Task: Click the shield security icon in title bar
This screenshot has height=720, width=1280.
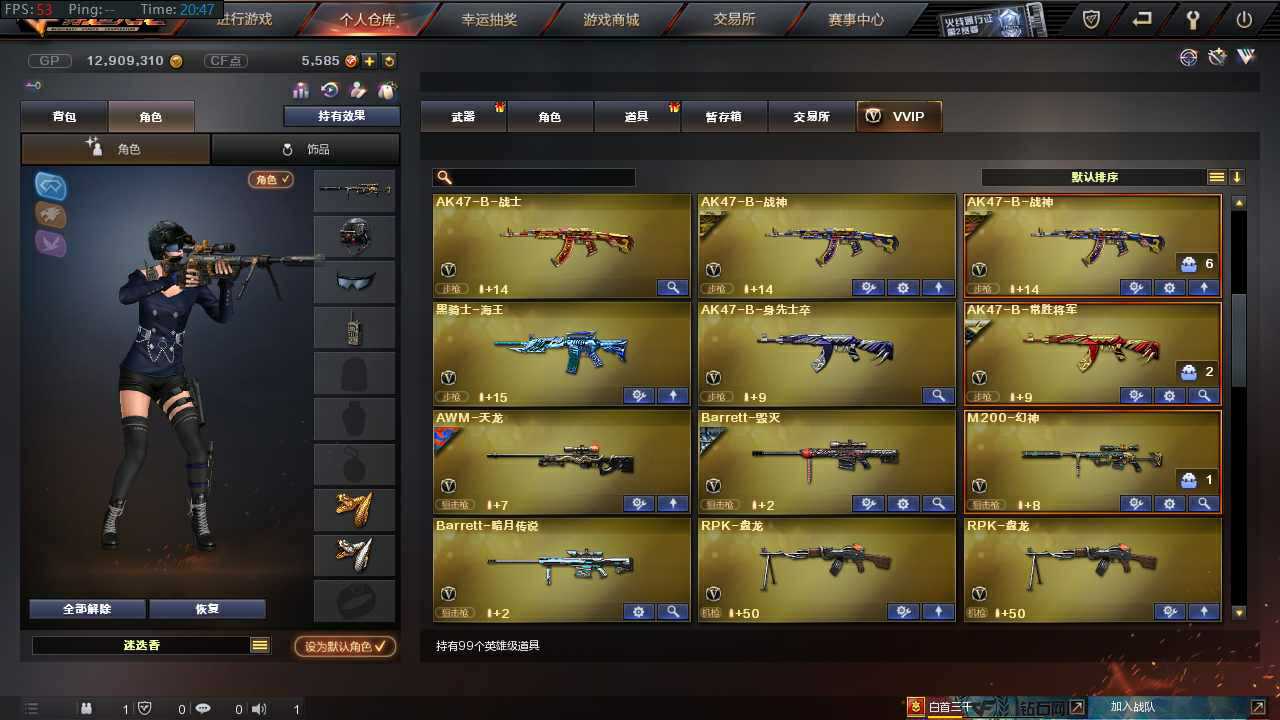Action: [x=1090, y=17]
